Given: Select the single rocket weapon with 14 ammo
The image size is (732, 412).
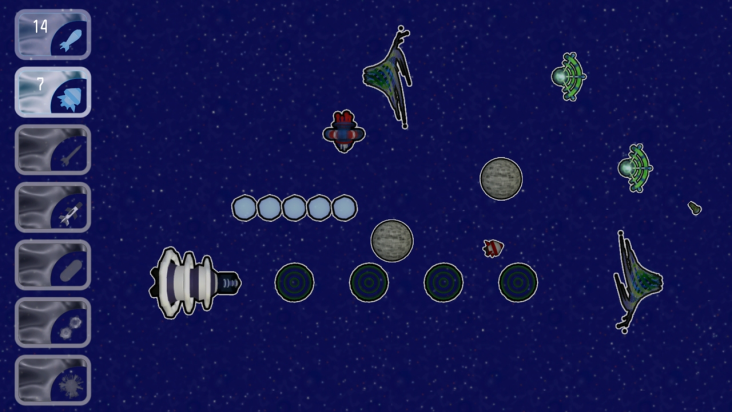Looking at the screenshot, I should pyautogui.click(x=53, y=35).
